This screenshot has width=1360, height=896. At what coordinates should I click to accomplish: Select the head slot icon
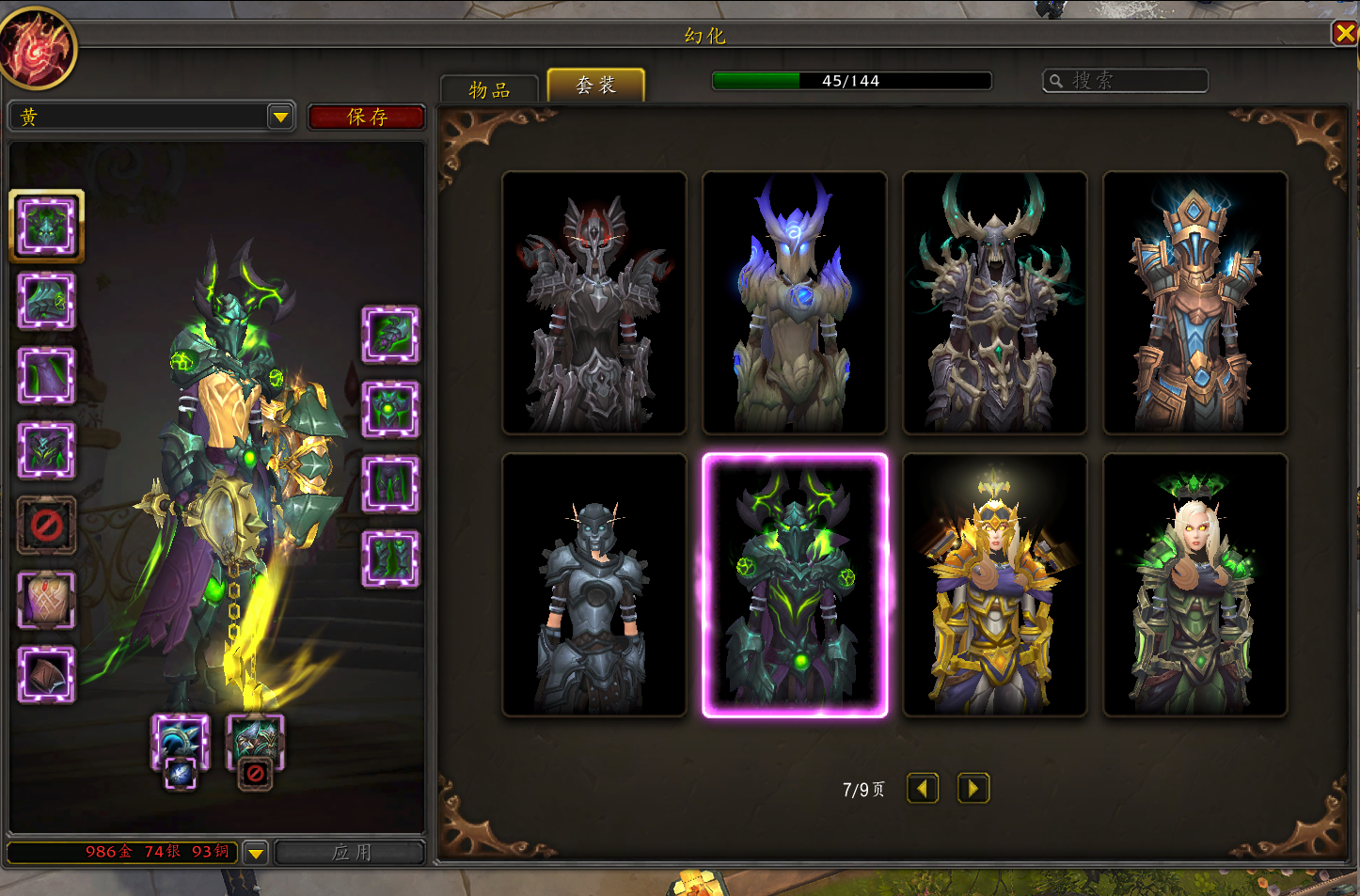point(46,226)
